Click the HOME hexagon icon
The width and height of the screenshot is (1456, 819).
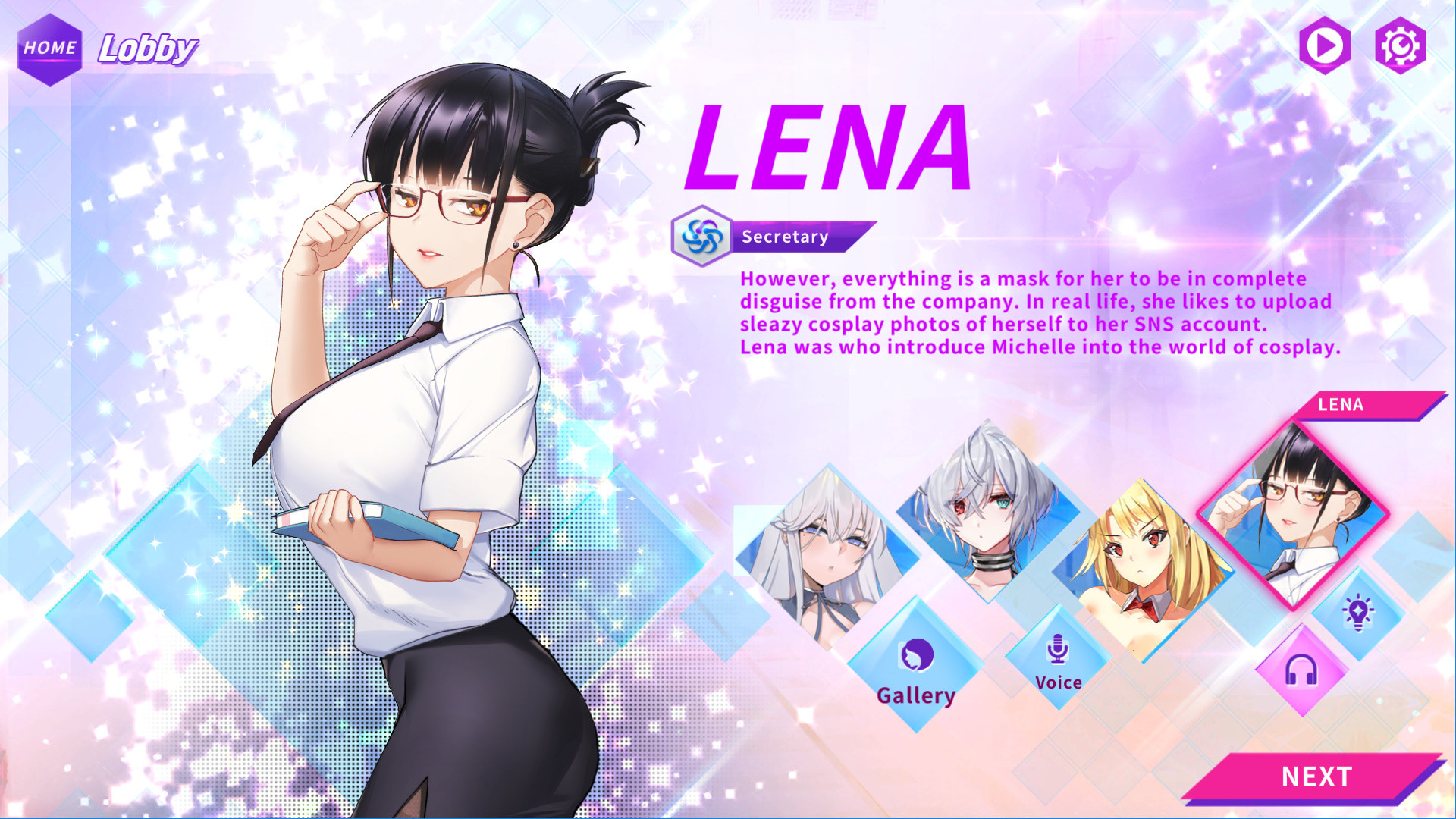point(49,49)
